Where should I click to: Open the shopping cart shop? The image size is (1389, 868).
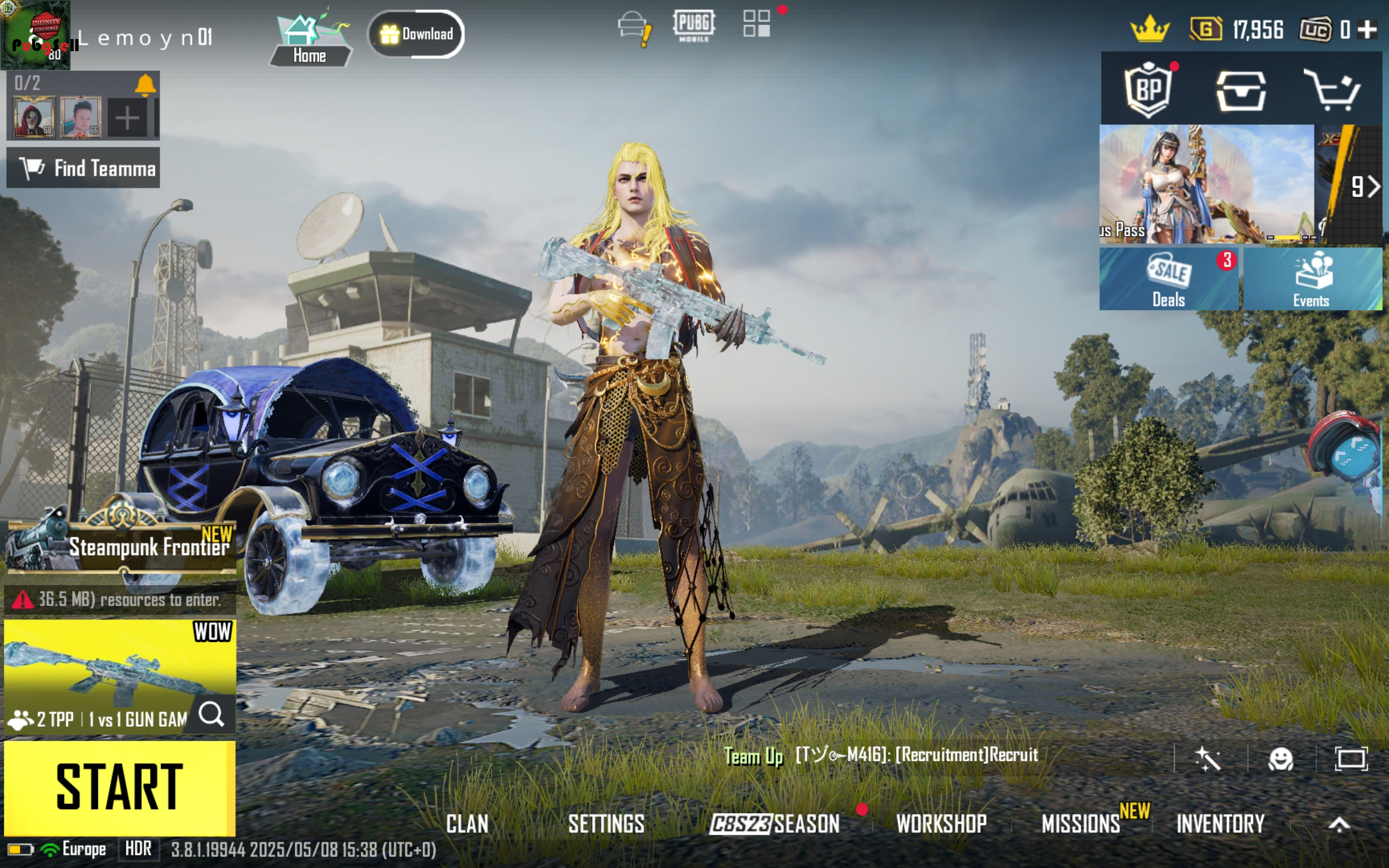[1332, 90]
